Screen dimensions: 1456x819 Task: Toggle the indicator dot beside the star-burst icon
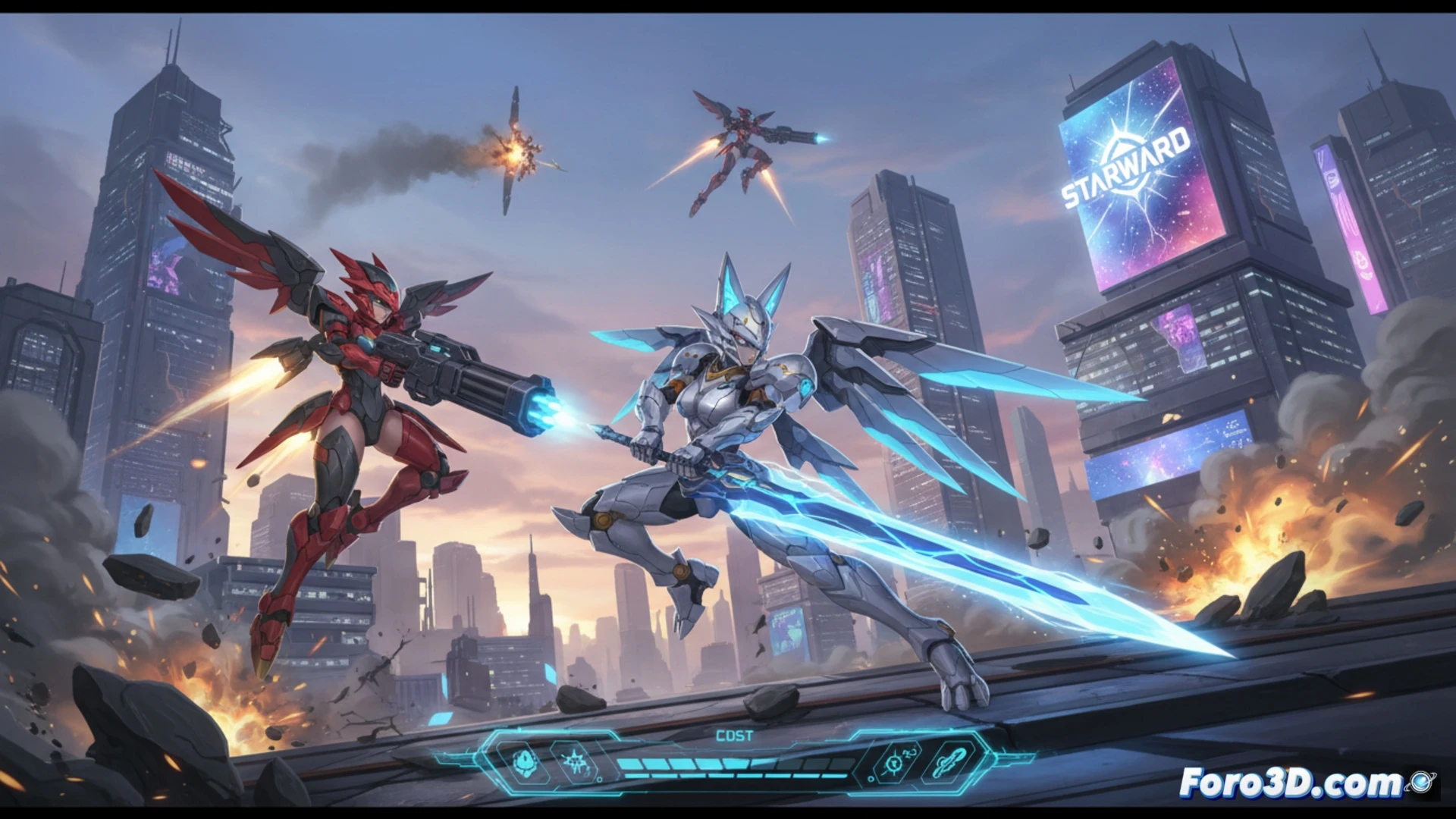pyautogui.click(x=600, y=780)
